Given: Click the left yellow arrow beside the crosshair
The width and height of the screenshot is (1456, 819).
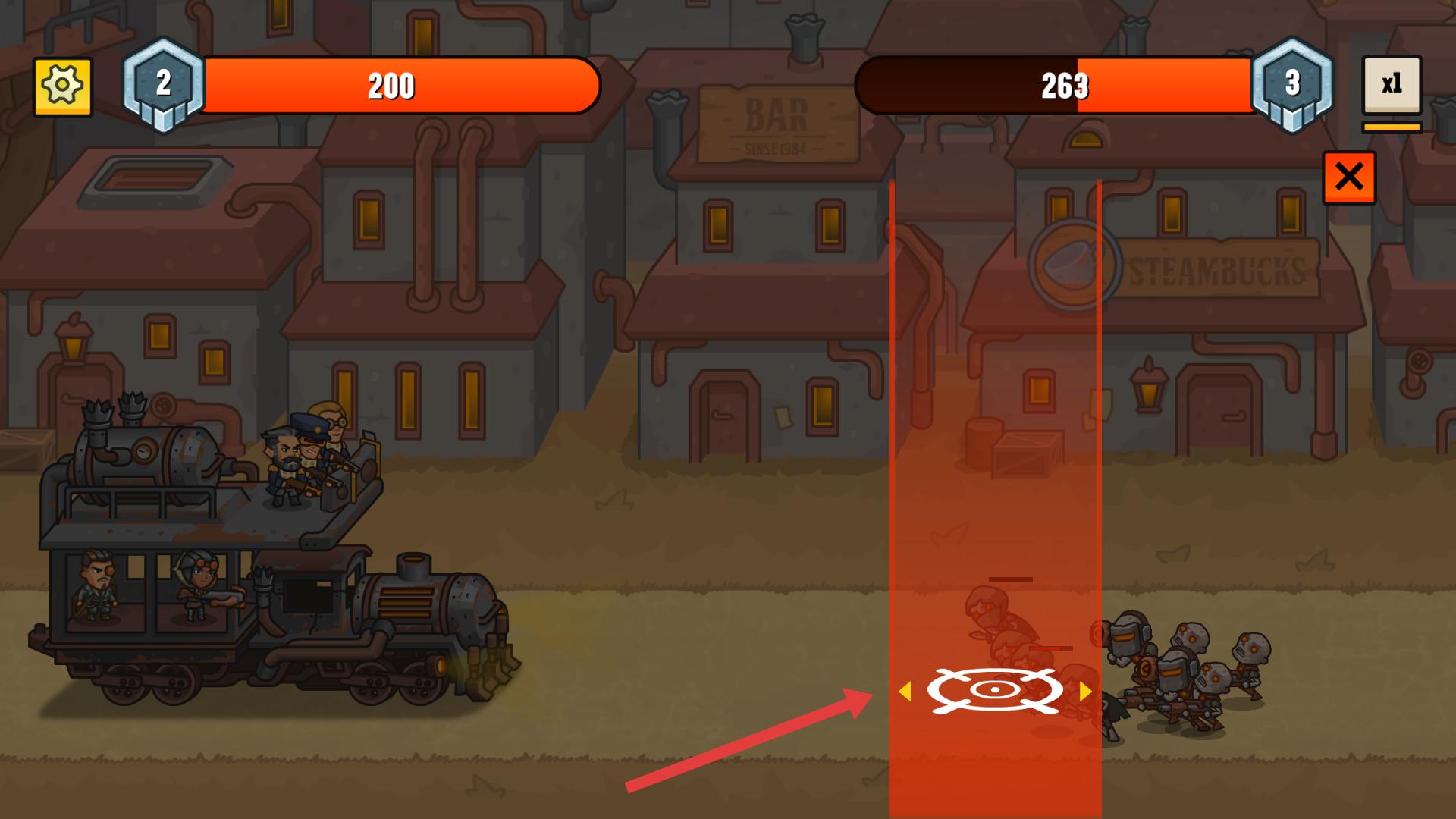Looking at the screenshot, I should (904, 691).
